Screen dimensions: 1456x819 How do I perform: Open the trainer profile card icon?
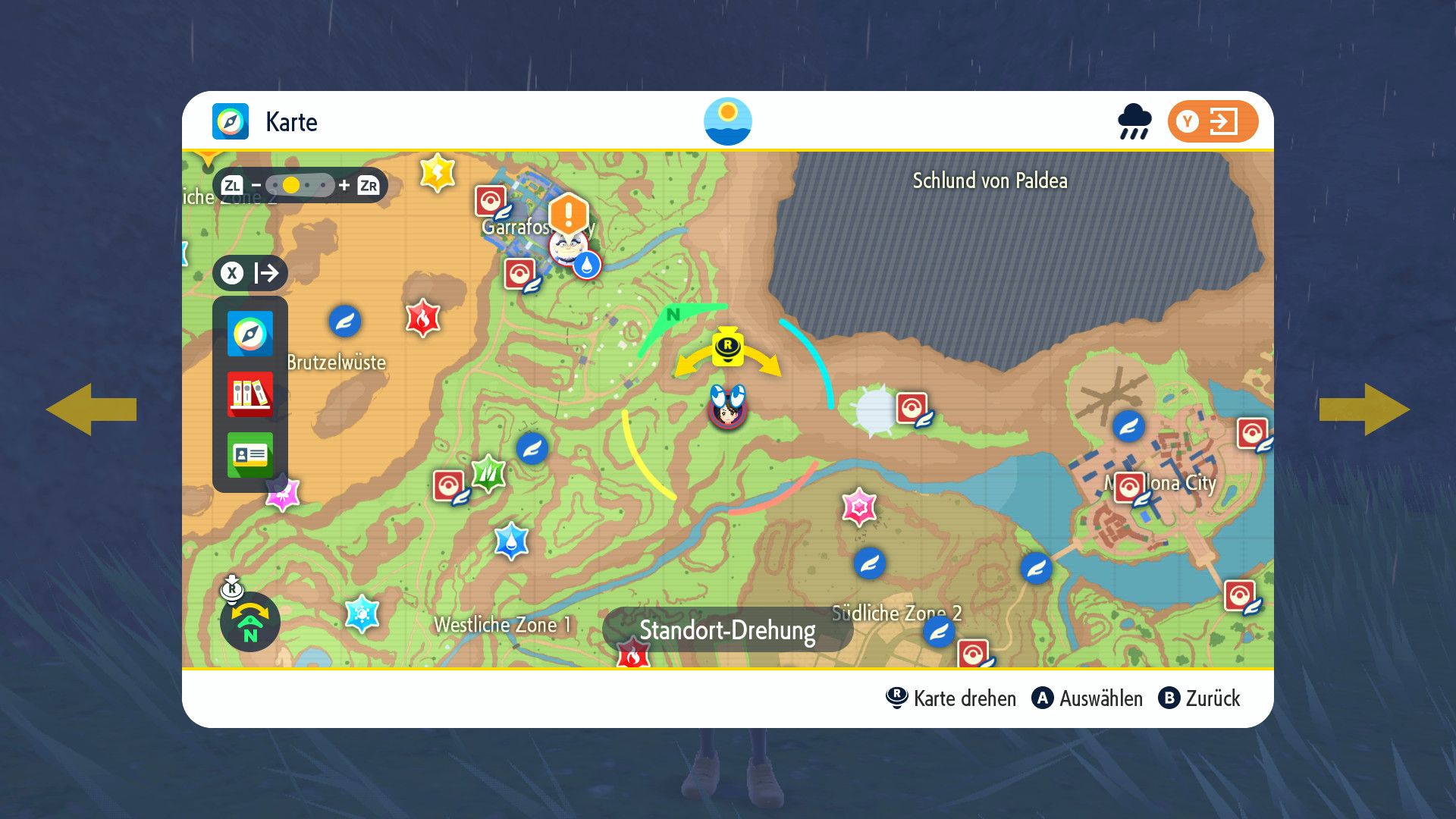pos(249,455)
